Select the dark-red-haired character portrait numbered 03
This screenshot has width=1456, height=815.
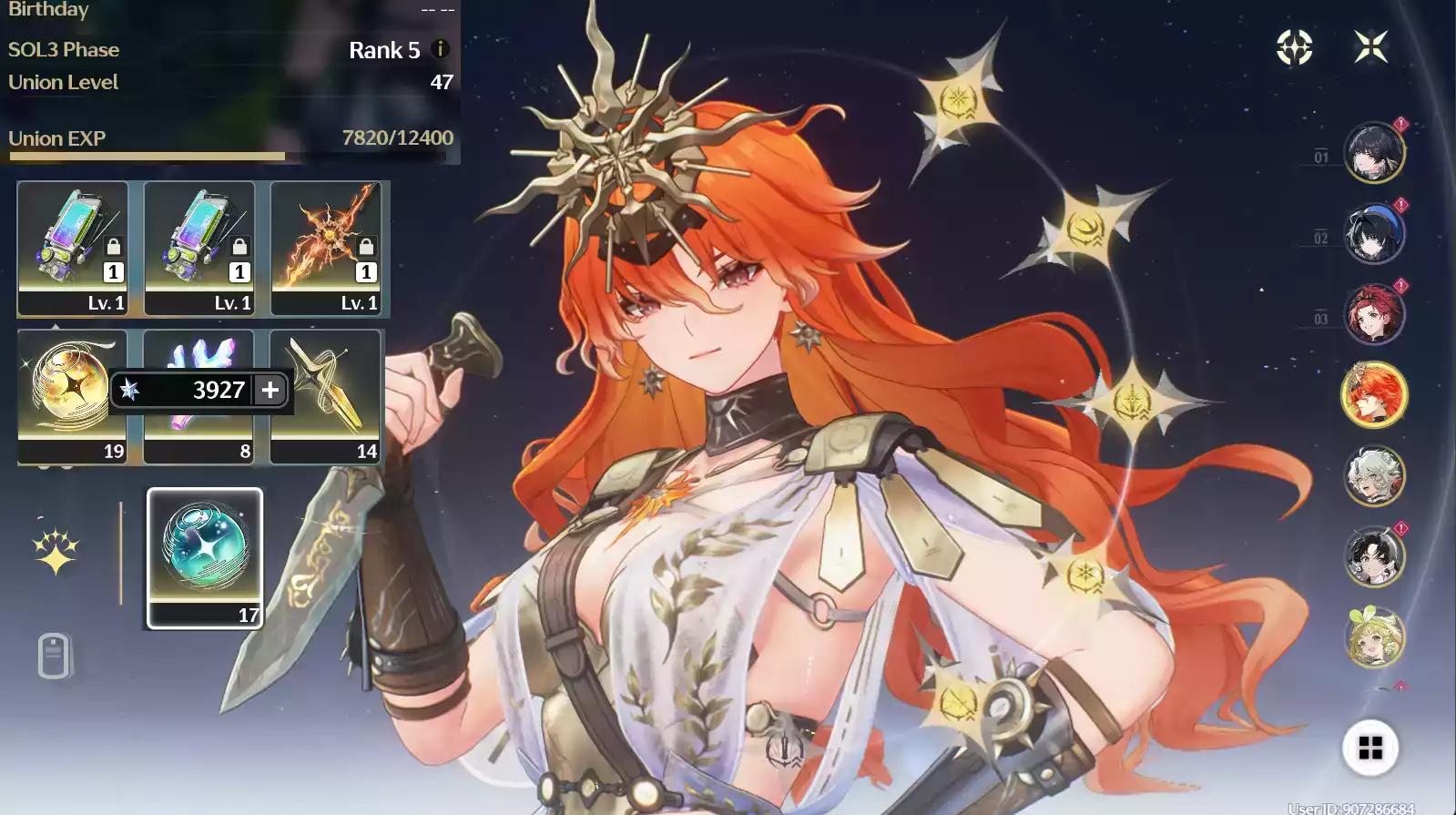click(x=1374, y=314)
